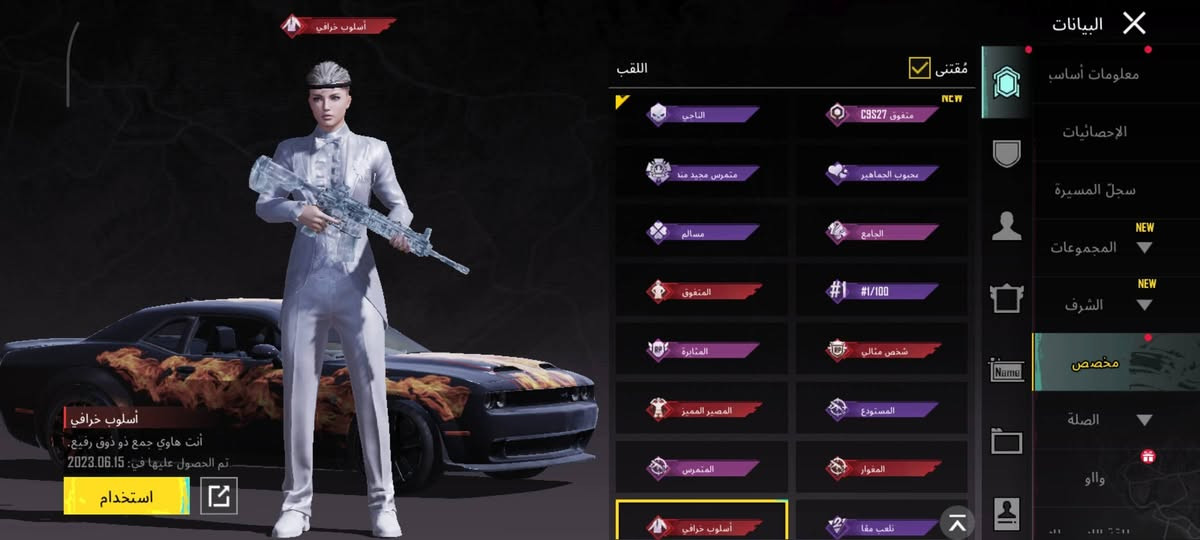Toggle the مُقتنى owned checkbox

pyautogui.click(x=920, y=68)
